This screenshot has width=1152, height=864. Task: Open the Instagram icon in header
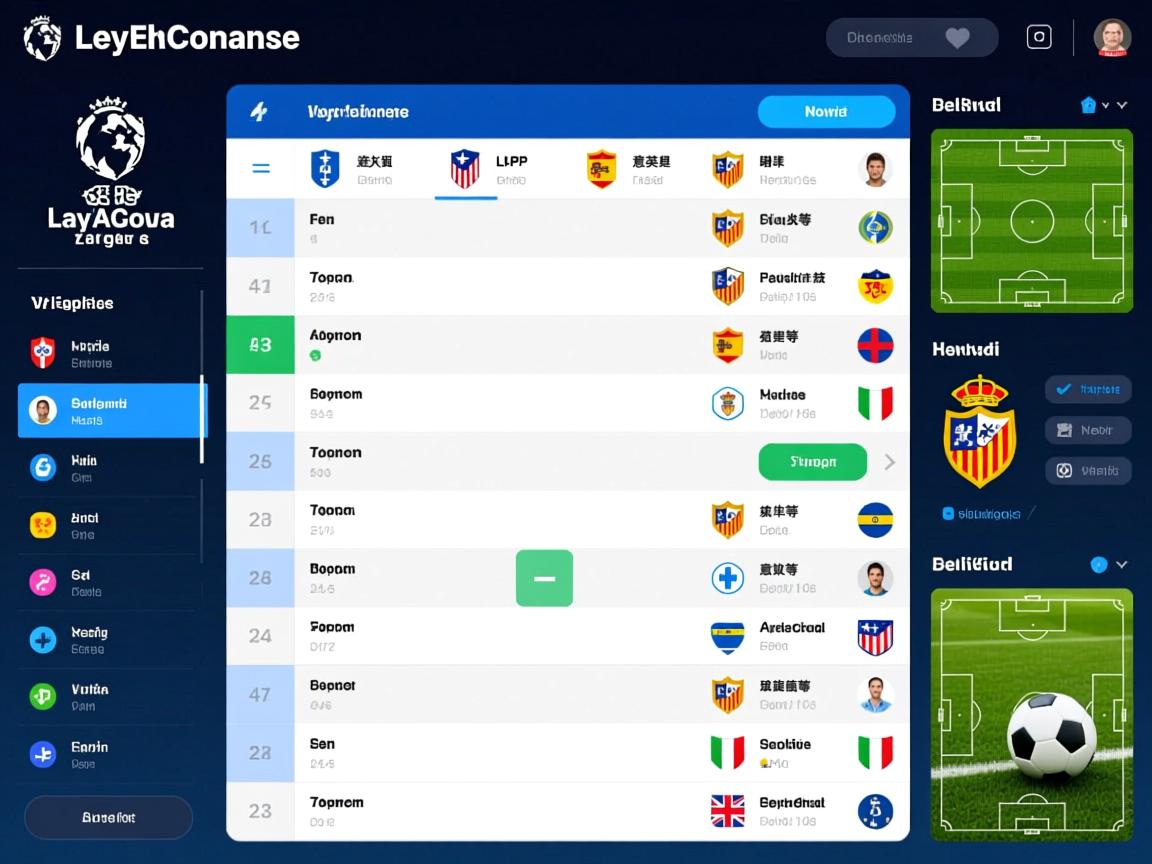point(1039,38)
